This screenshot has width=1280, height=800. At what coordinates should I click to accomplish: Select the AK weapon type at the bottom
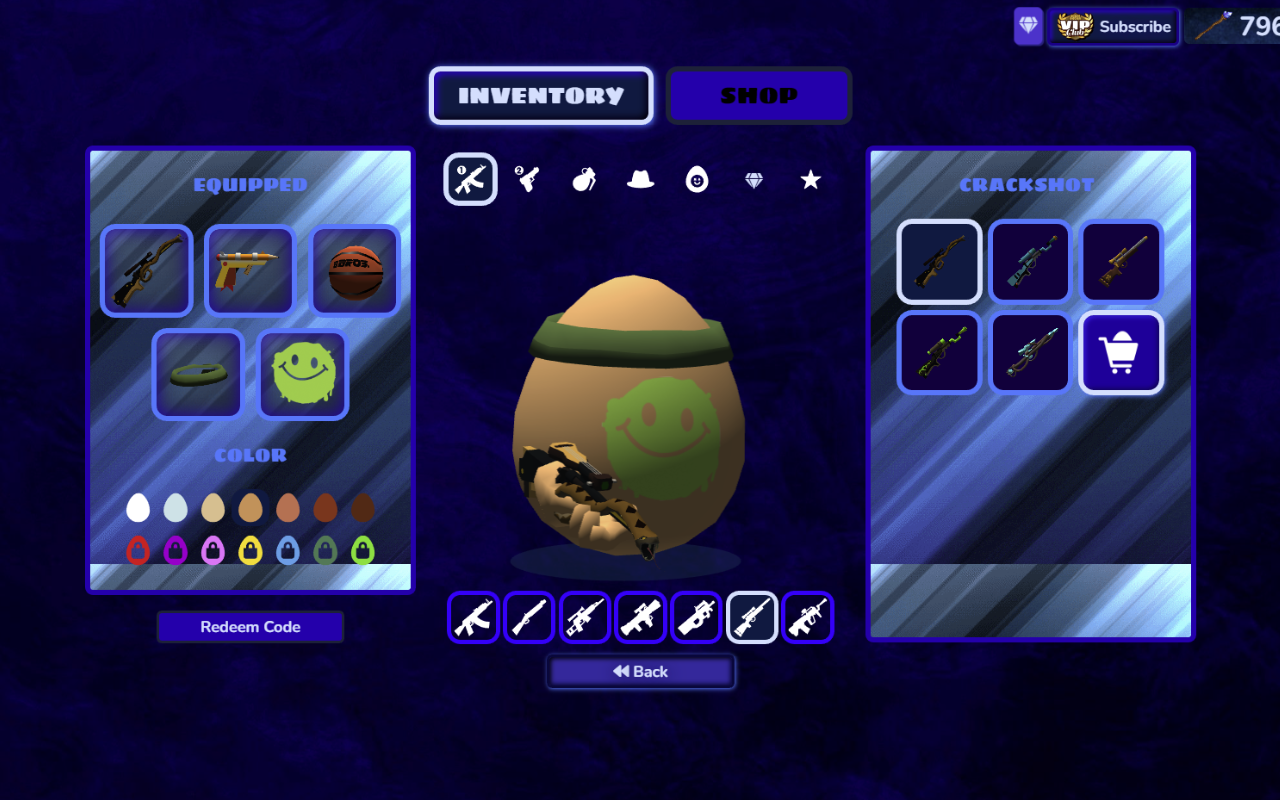point(472,617)
